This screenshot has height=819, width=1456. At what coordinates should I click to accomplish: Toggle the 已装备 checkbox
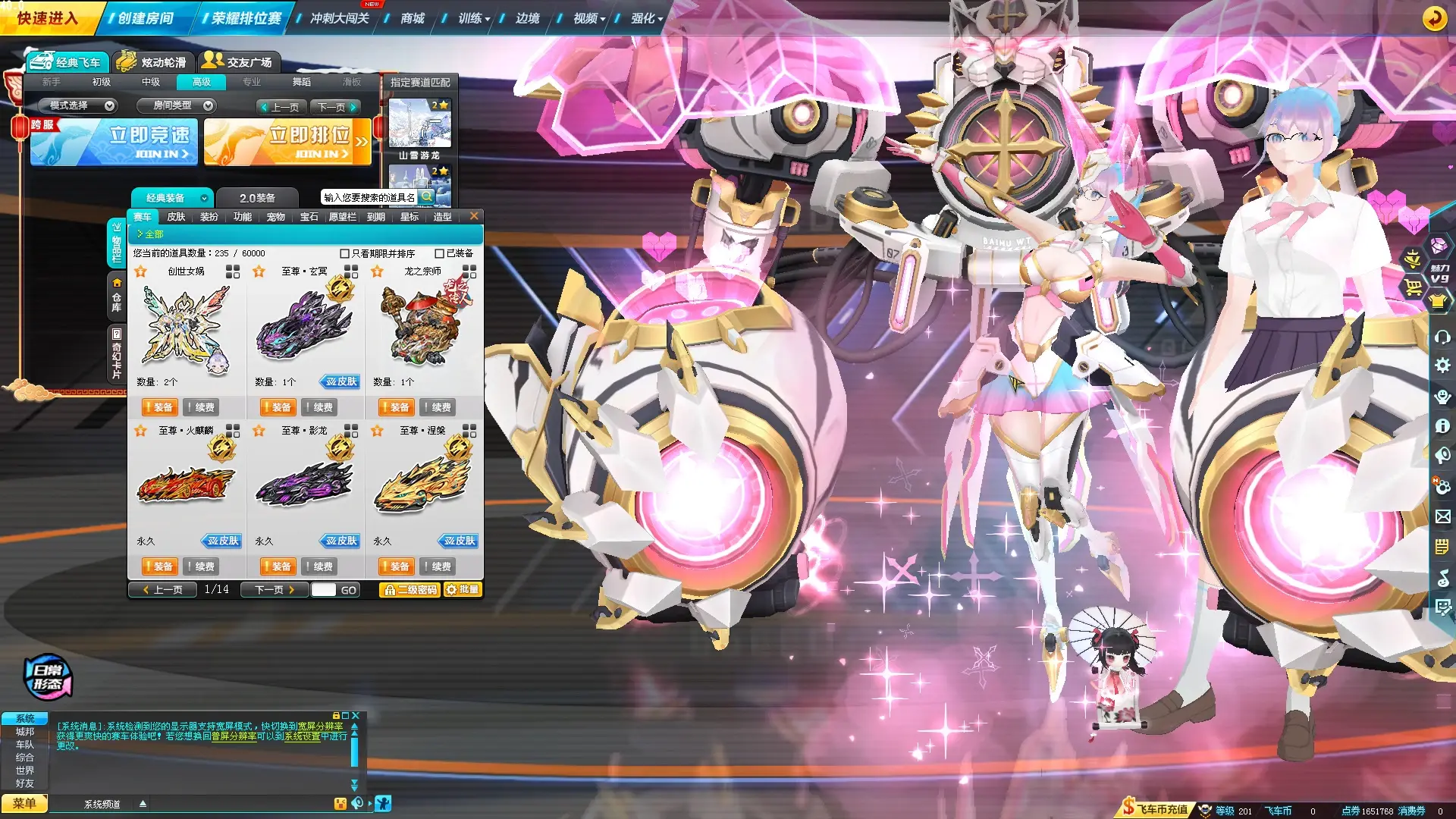[x=440, y=253]
